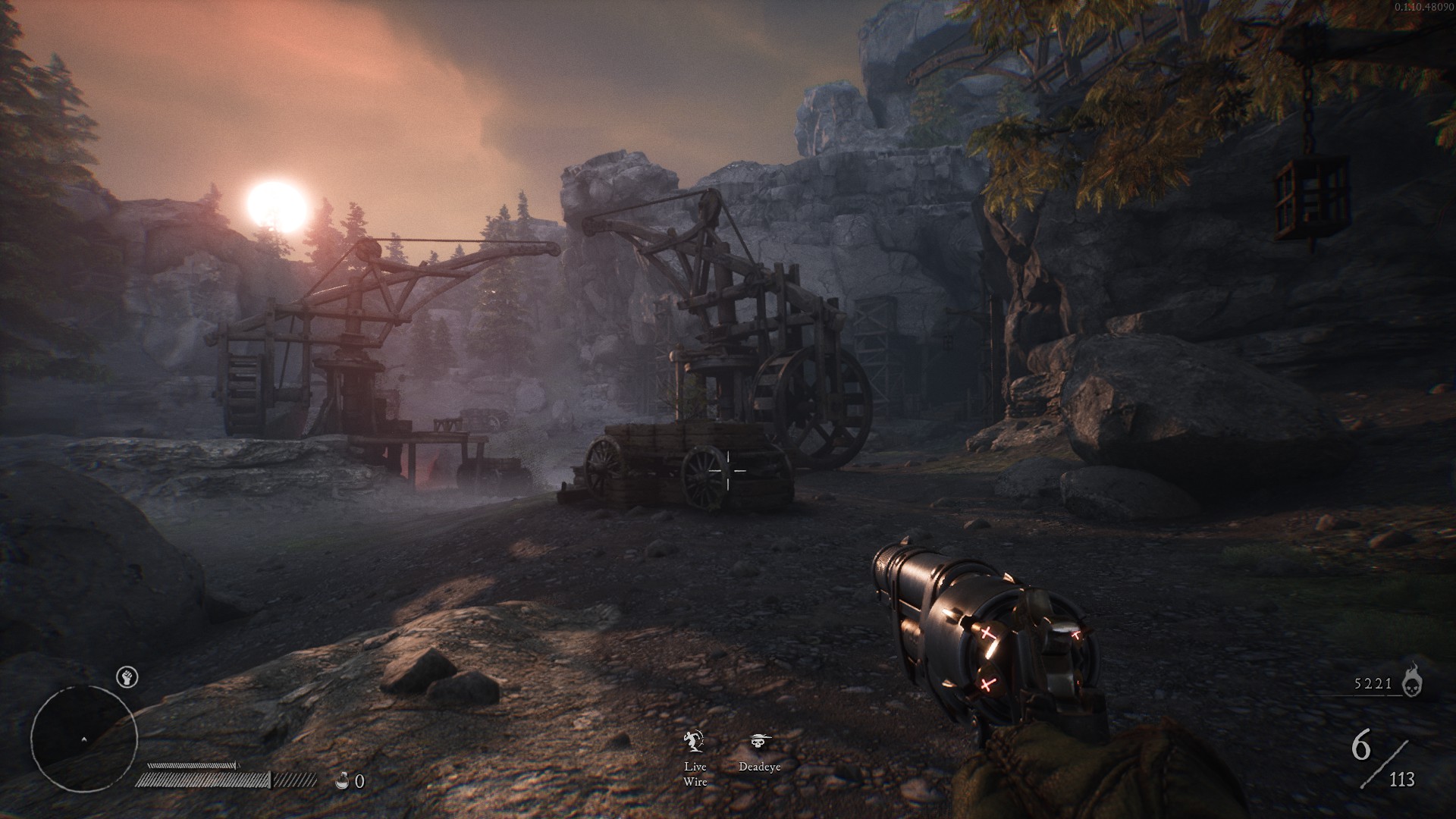Click the healing flask icon
Screen dimensions: 1456x819
click(x=343, y=780)
